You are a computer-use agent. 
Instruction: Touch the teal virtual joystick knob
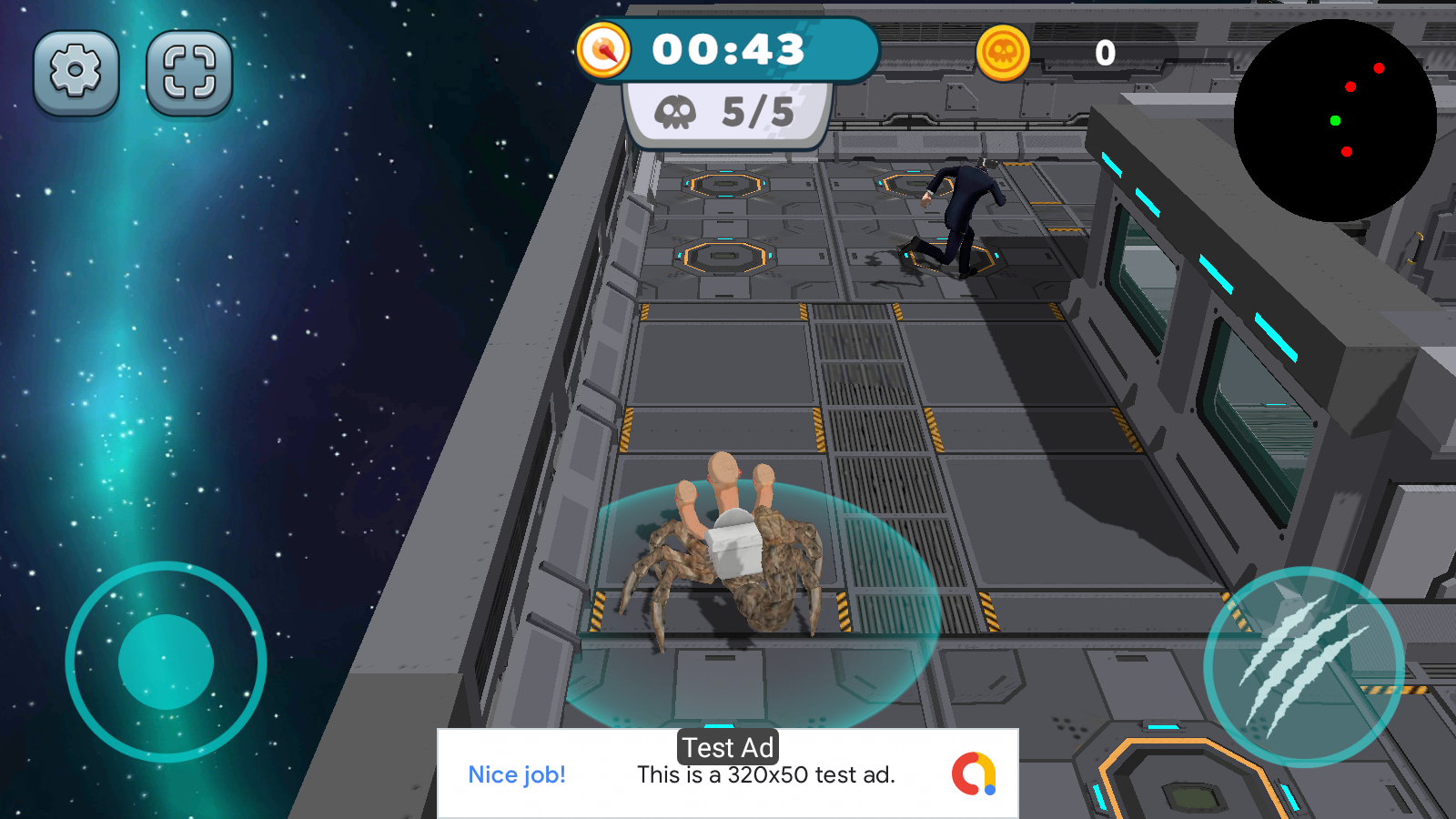pos(166,662)
